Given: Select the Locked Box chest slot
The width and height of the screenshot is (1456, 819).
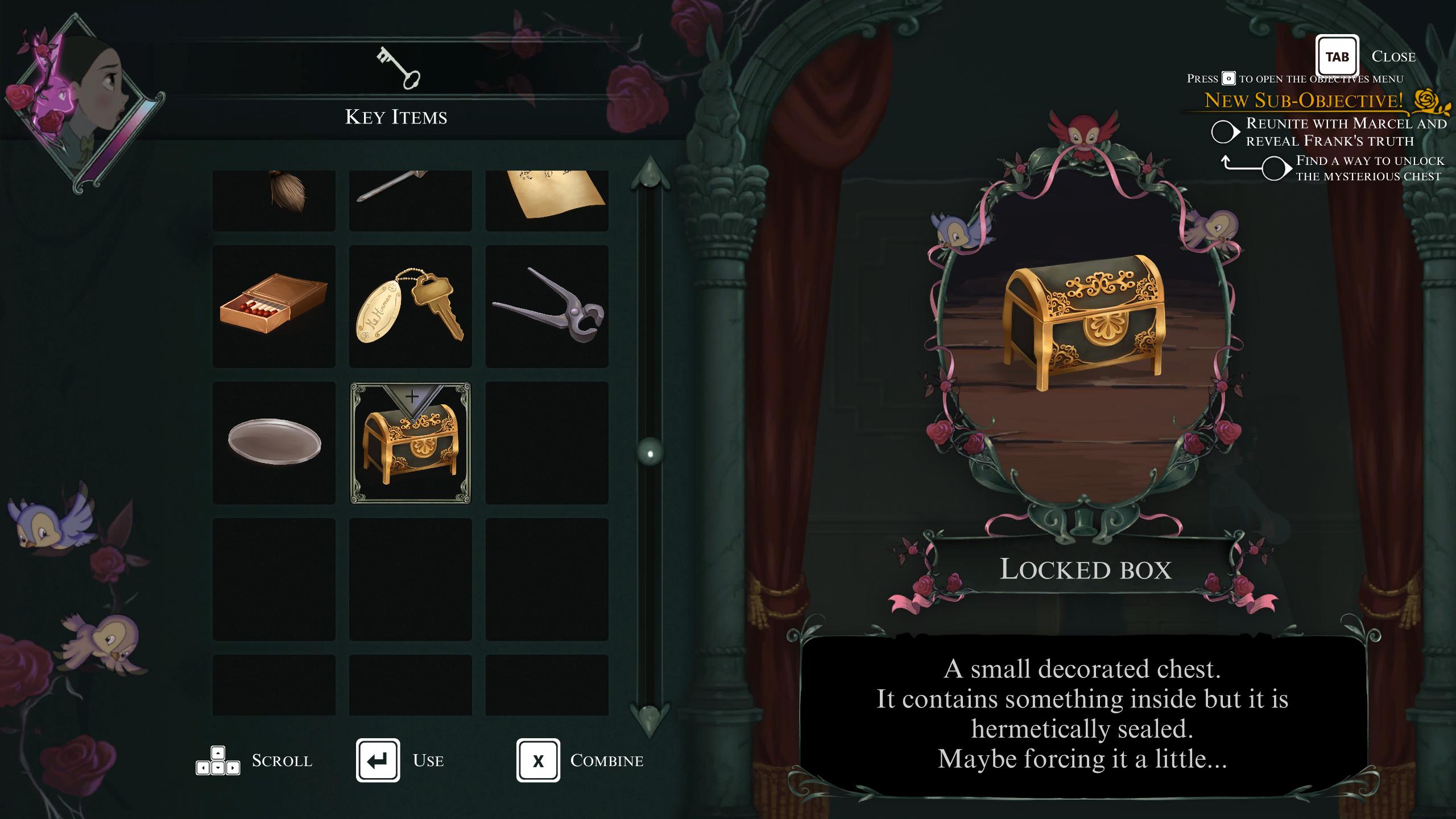Looking at the screenshot, I should tap(410, 443).
